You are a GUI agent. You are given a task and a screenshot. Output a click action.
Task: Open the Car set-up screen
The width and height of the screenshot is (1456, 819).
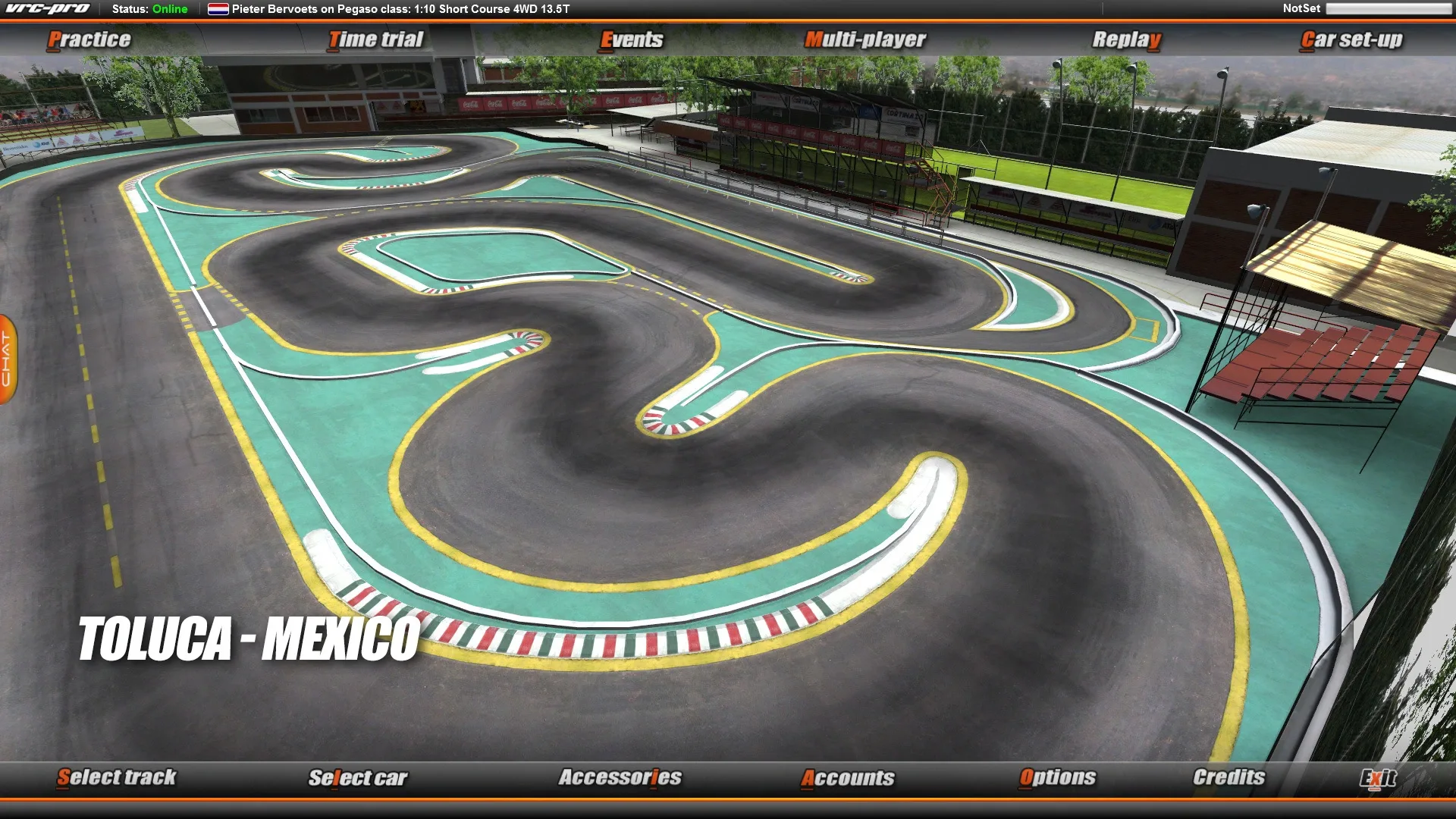pos(1350,39)
